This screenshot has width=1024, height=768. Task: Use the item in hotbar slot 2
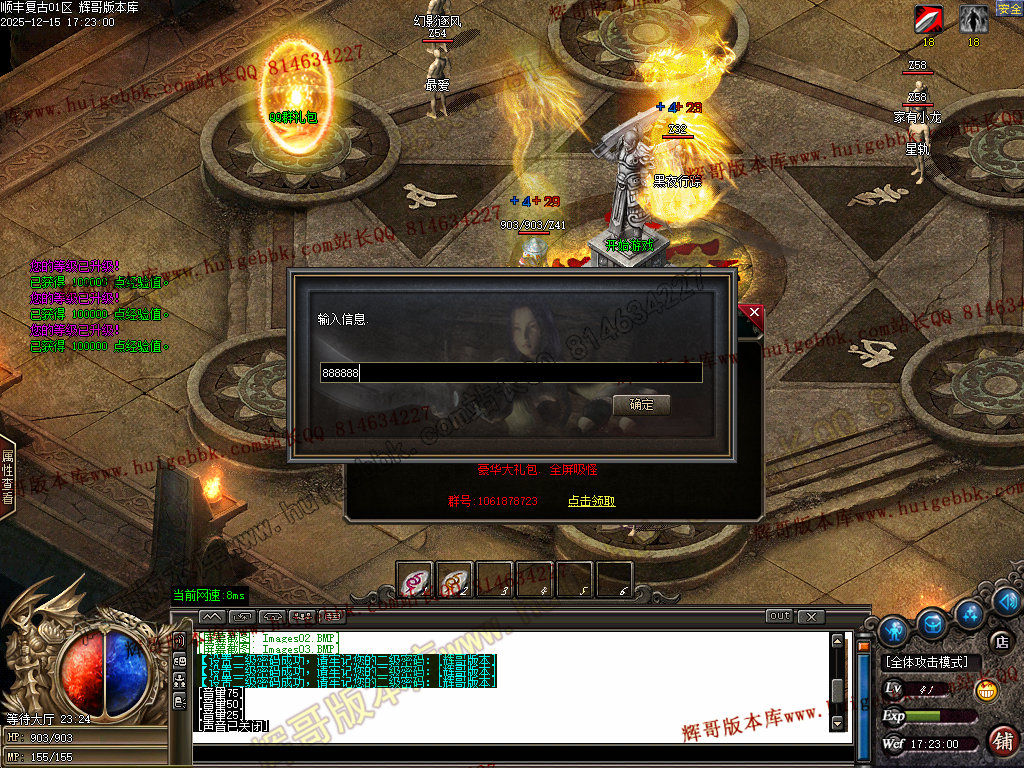455,580
